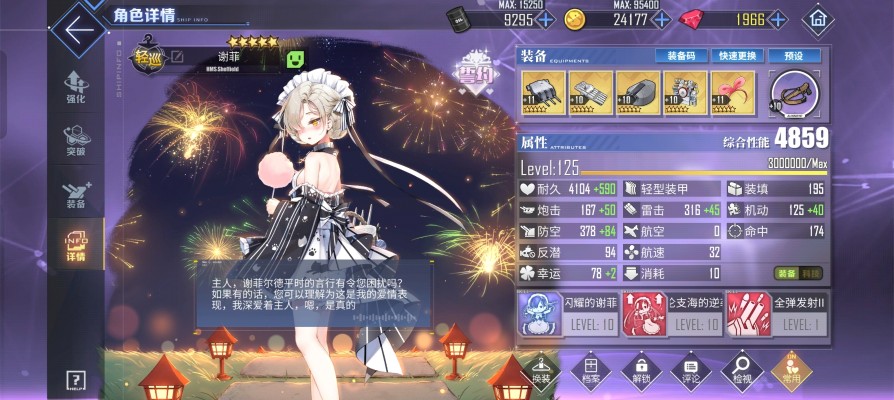This screenshot has height=400, width=894.
Task: Open the 评论 comments button
Action: (691, 370)
